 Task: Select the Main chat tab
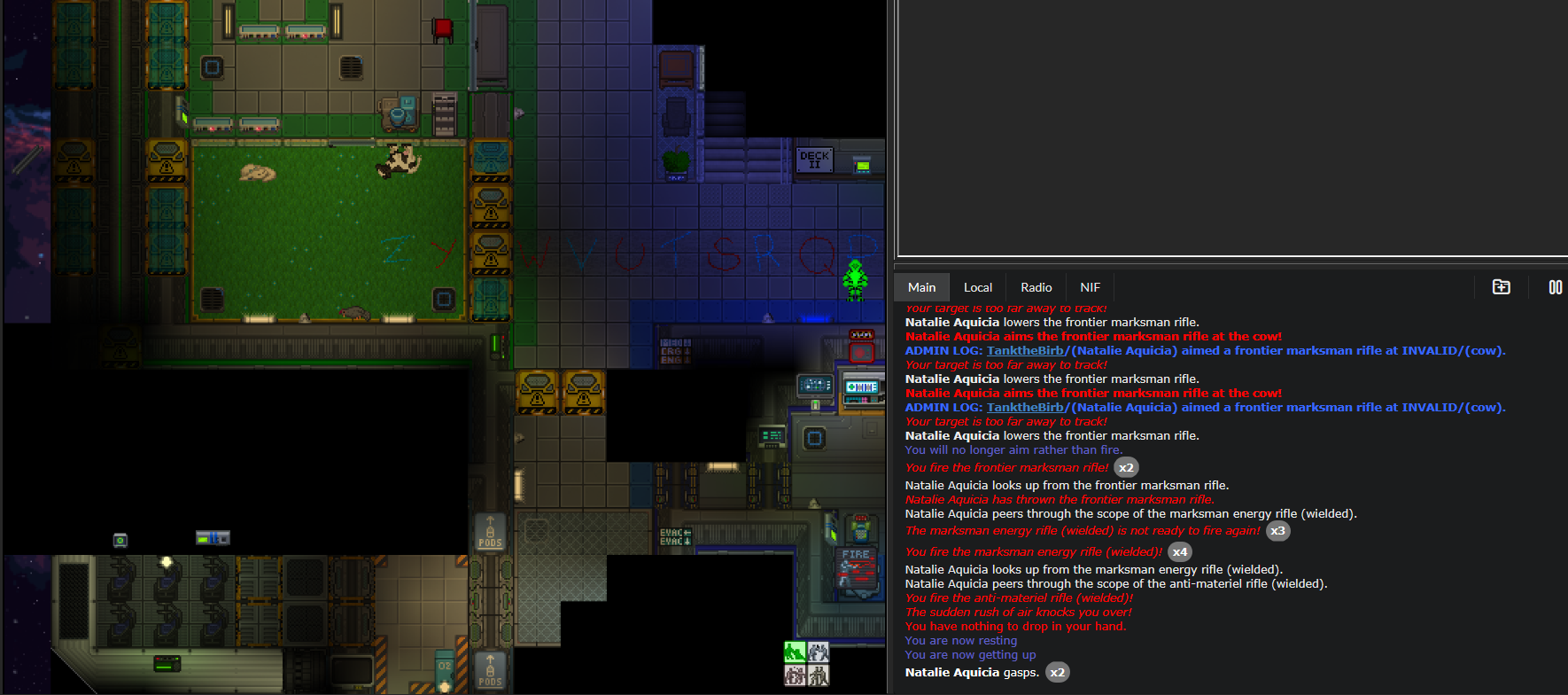[921, 286]
